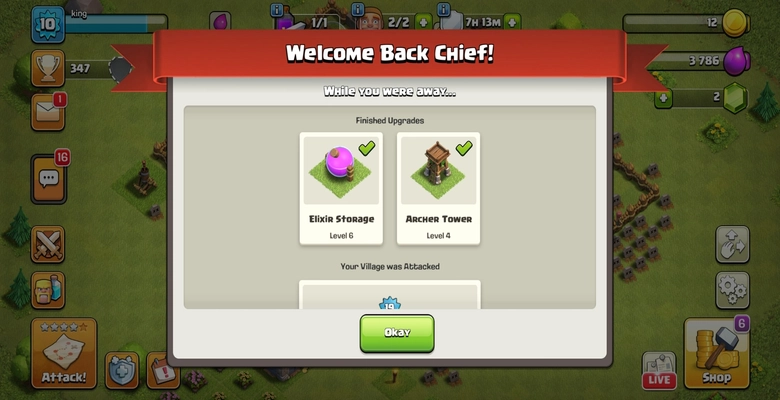Open the mail inbox envelope
This screenshot has height=400, width=780.
[x=47, y=111]
